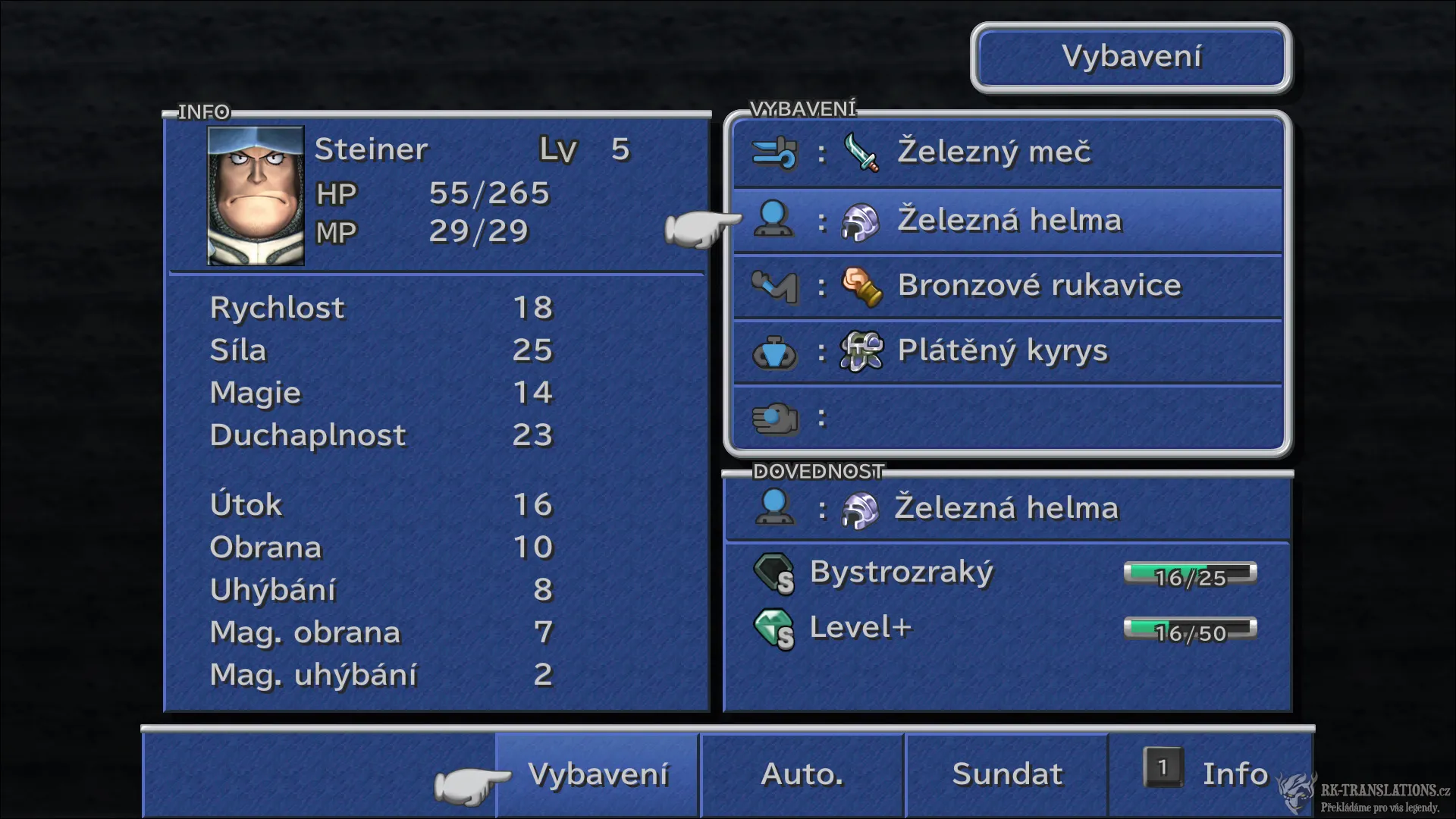The width and height of the screenshot is (1456, 819).
Task: Open the Vybavení tab at the bottom
Action: [x=598, y=774]
